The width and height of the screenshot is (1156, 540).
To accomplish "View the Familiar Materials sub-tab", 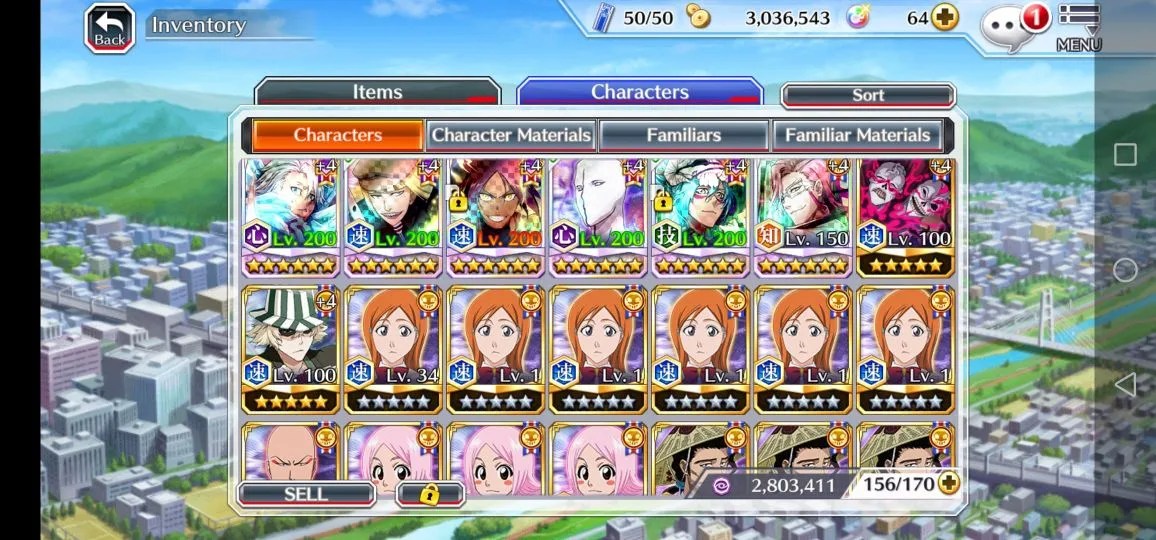I will tap(857, 135).
